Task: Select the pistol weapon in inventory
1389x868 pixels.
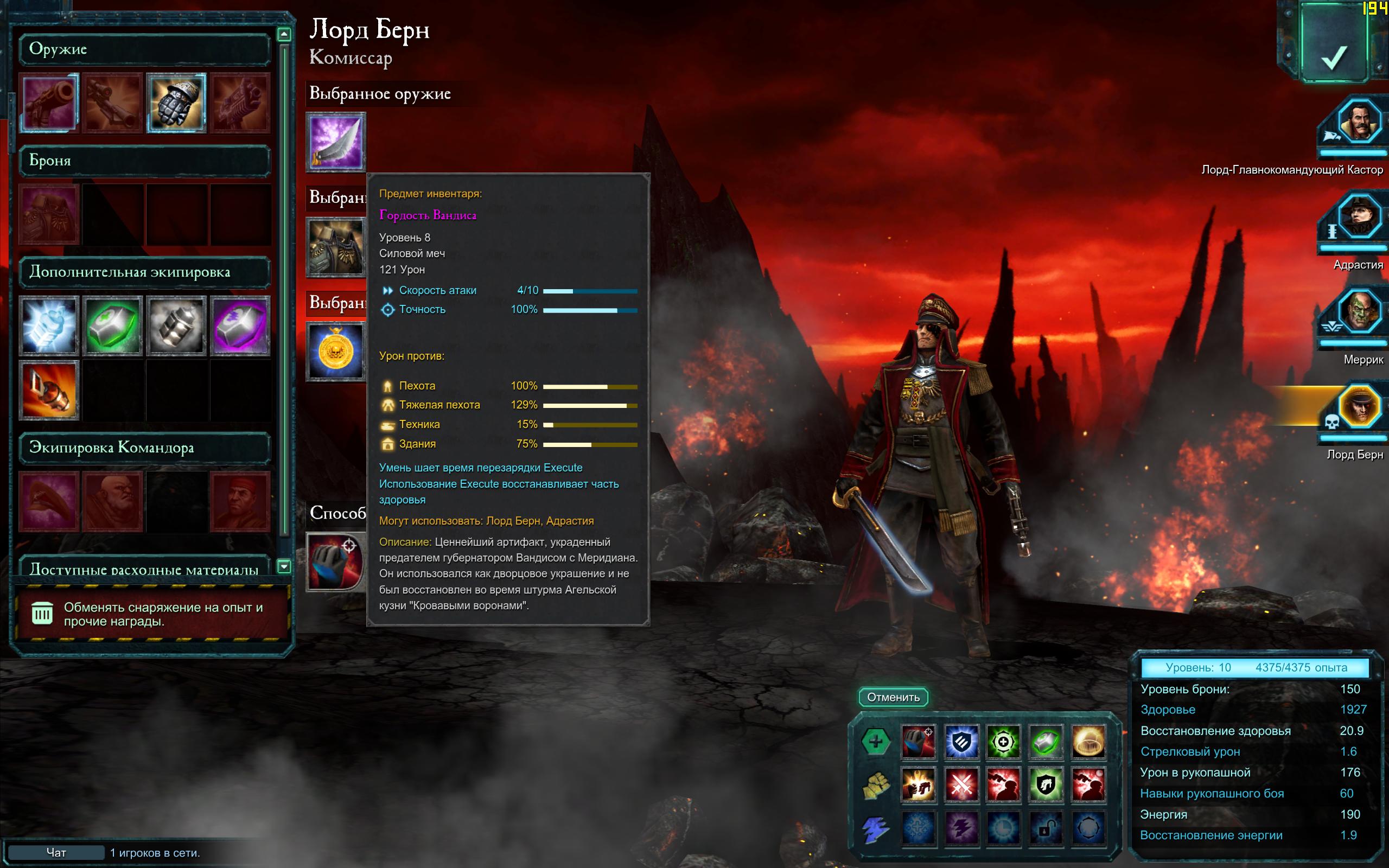Action: tap(49, 103)
